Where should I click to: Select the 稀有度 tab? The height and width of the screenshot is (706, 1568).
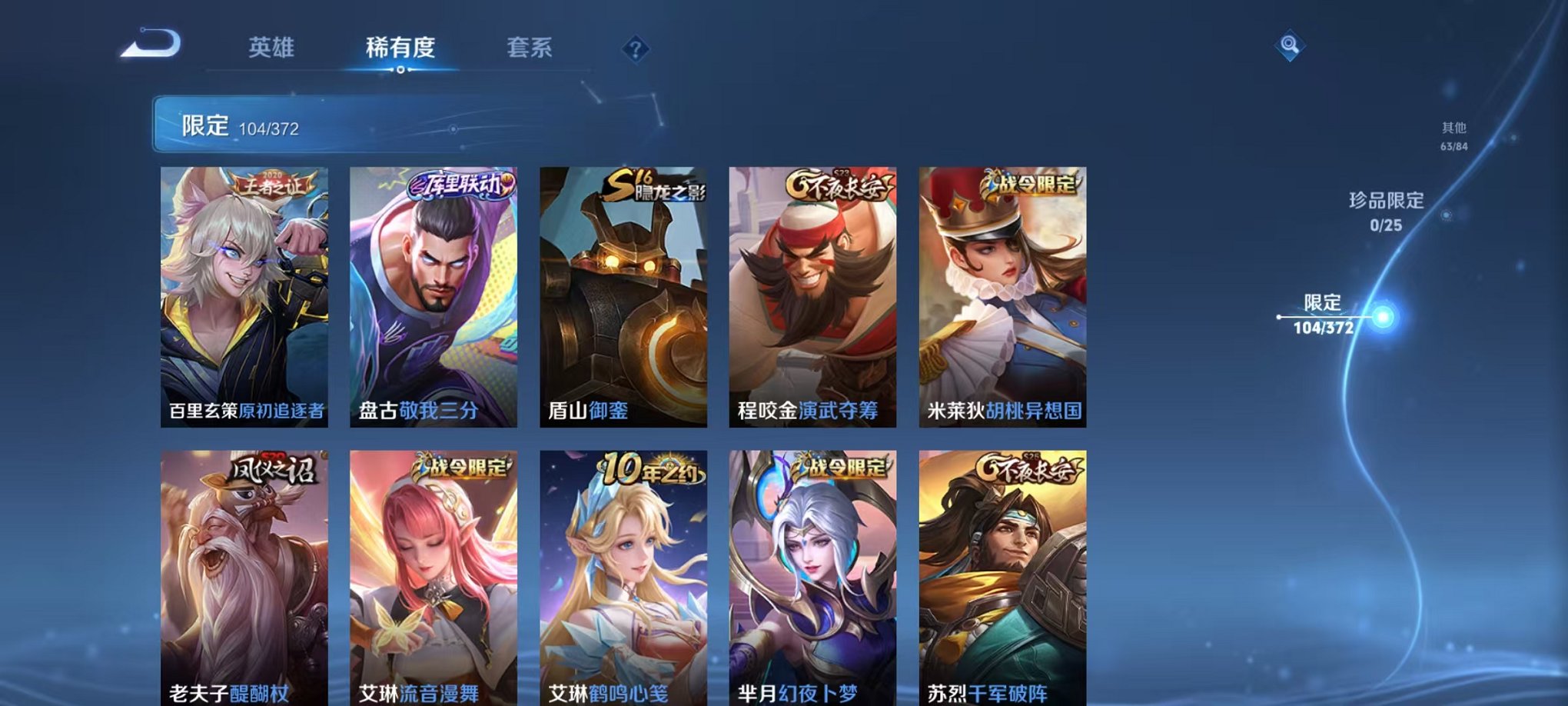[x=400, y=48]
